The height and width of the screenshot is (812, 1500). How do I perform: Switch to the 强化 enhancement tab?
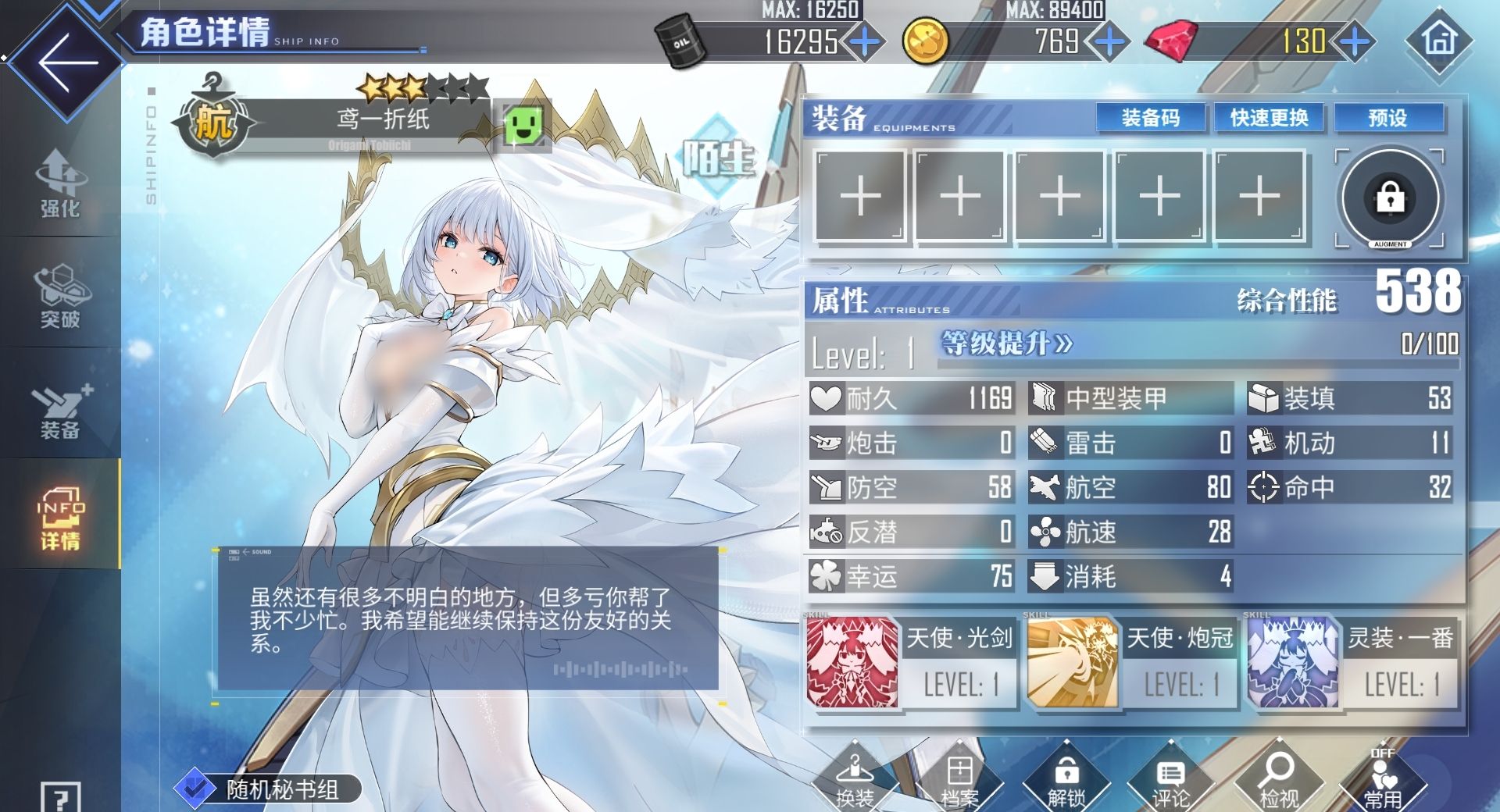(x=60, y=184)
